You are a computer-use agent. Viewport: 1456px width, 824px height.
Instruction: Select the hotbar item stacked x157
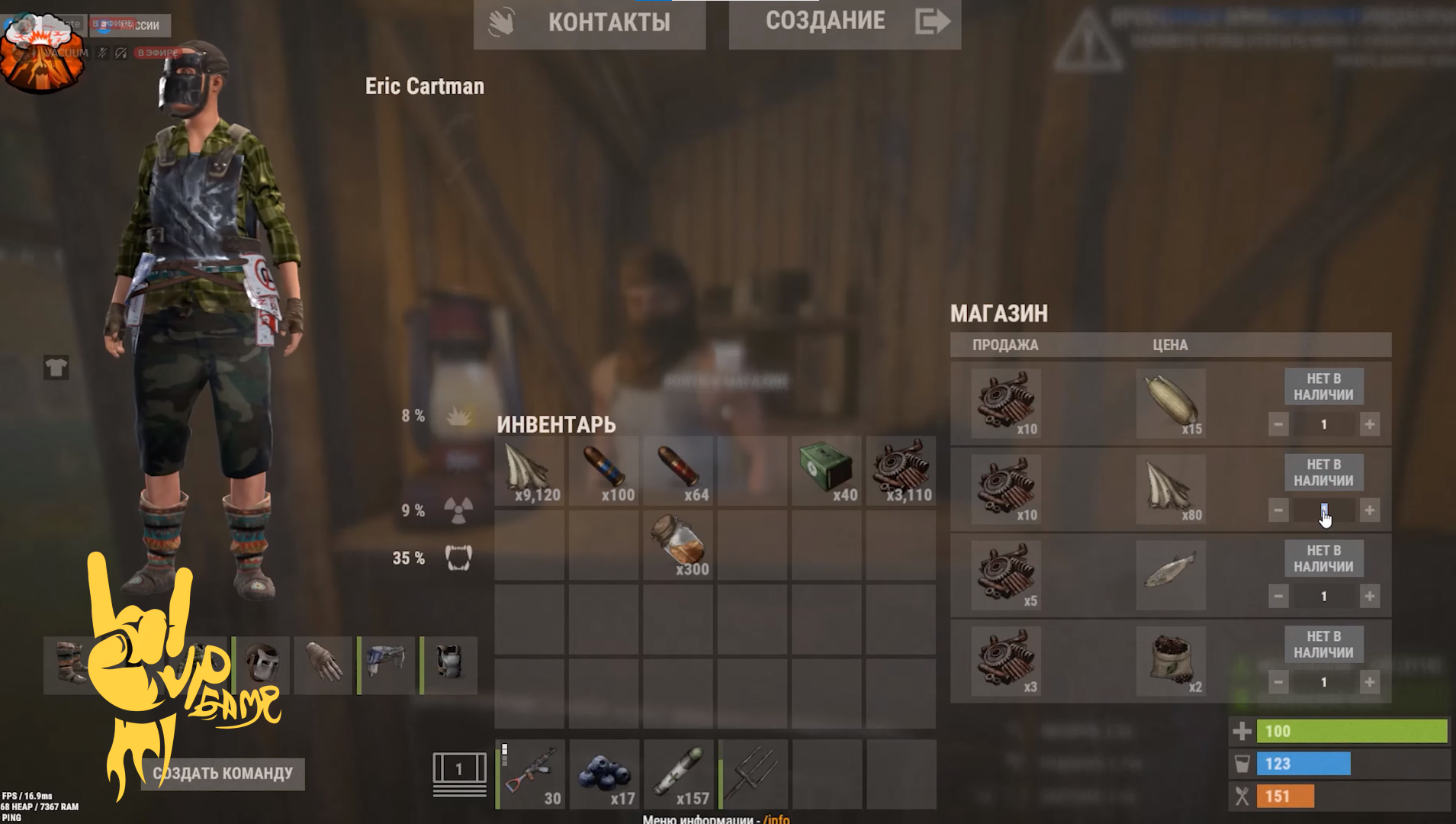[678, 774]
